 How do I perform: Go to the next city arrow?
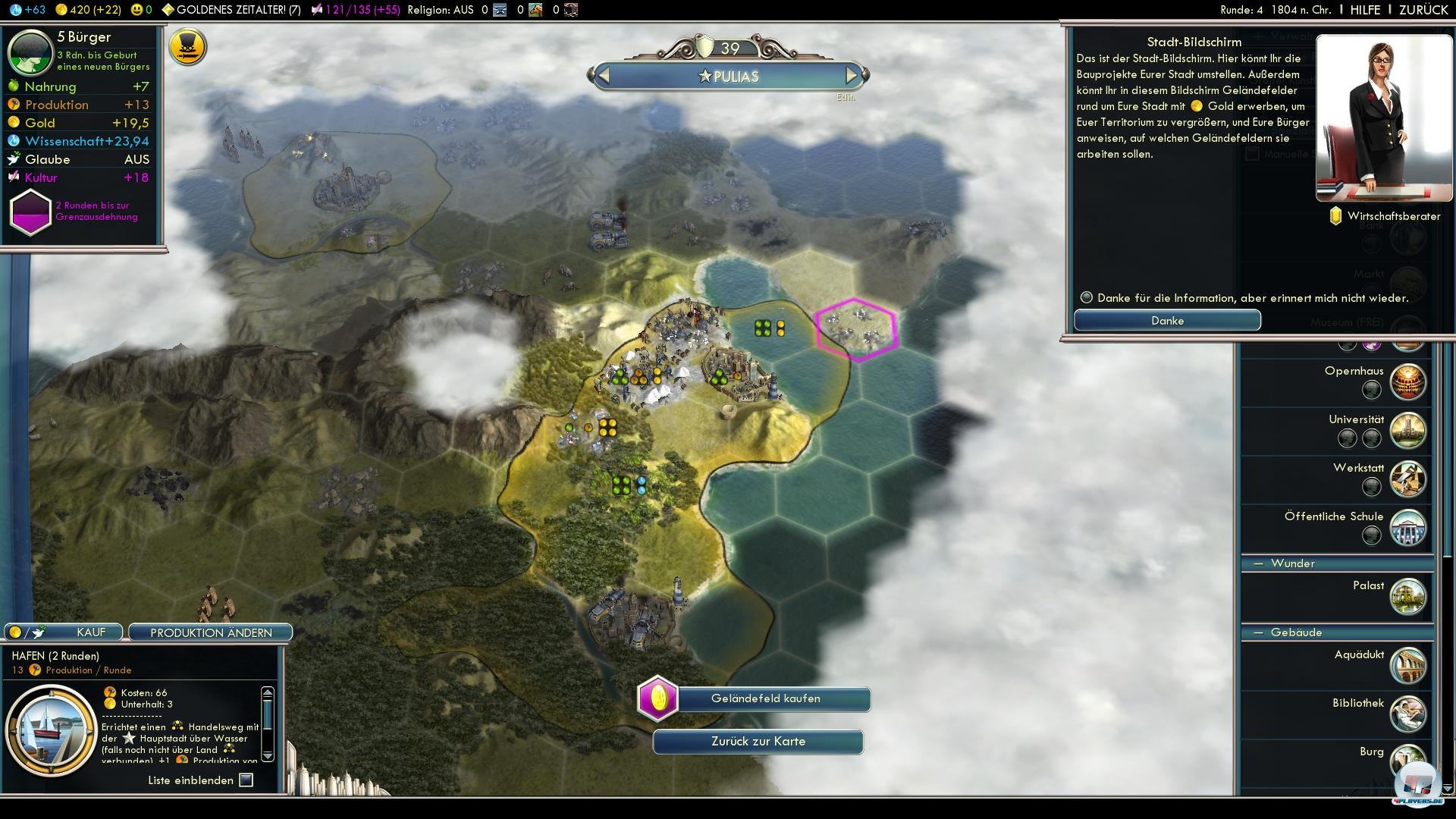click(852, 76)
